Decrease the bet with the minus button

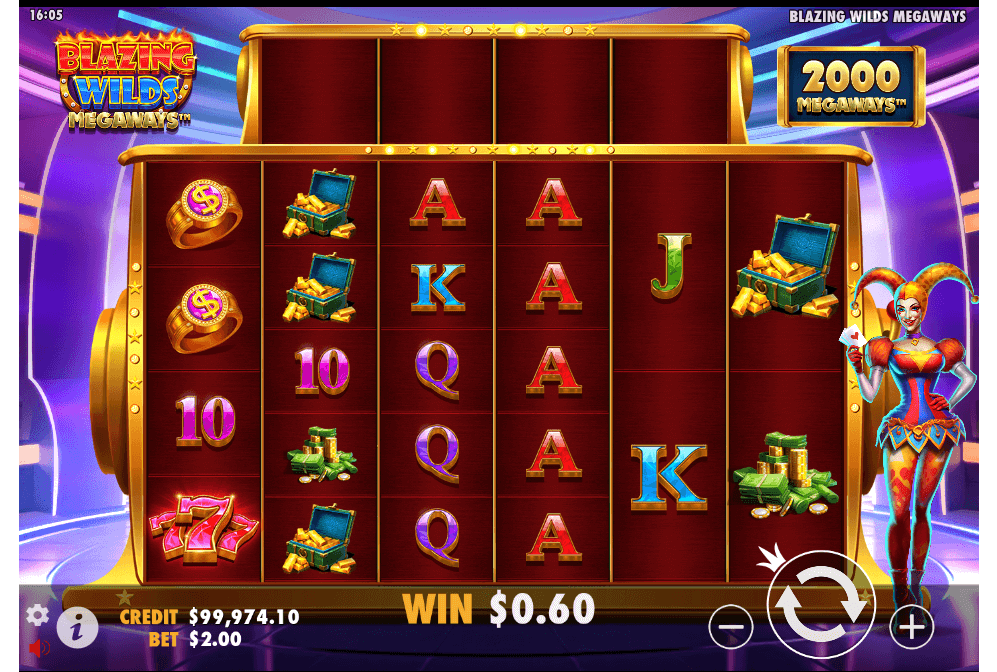[x=731, y=627]
